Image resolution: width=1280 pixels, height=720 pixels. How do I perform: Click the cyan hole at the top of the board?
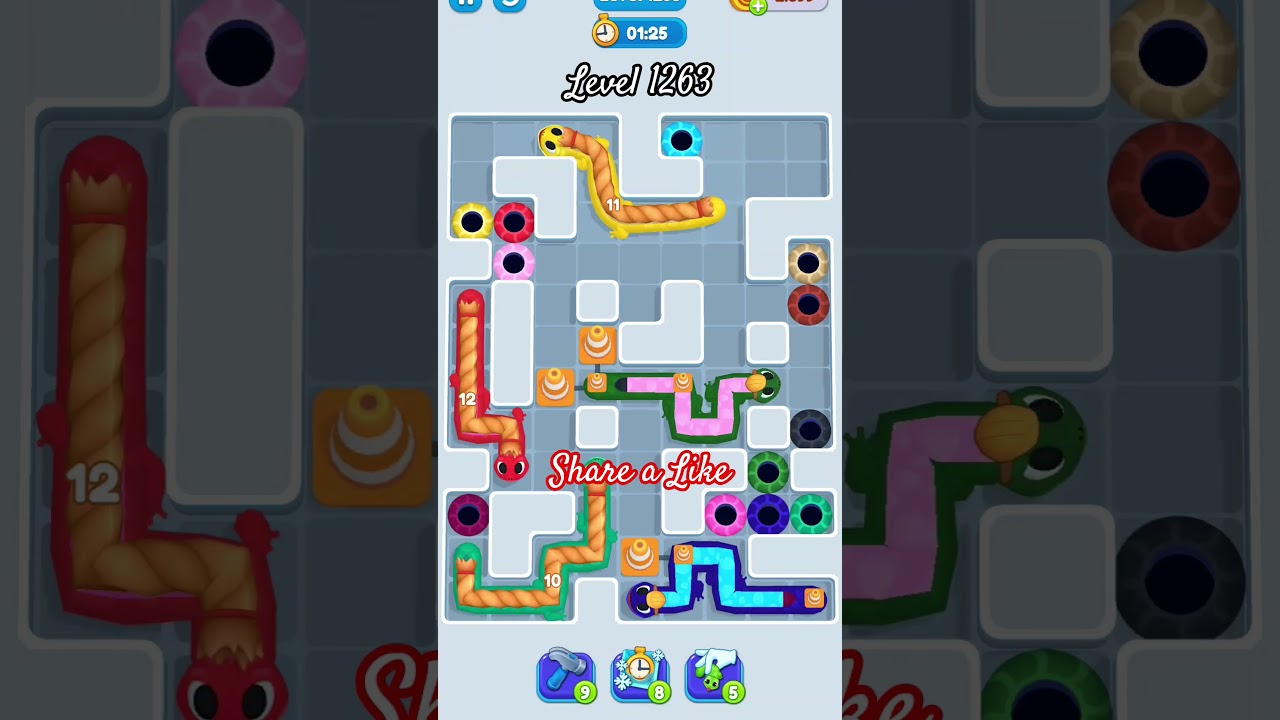(x=680, y=140)
